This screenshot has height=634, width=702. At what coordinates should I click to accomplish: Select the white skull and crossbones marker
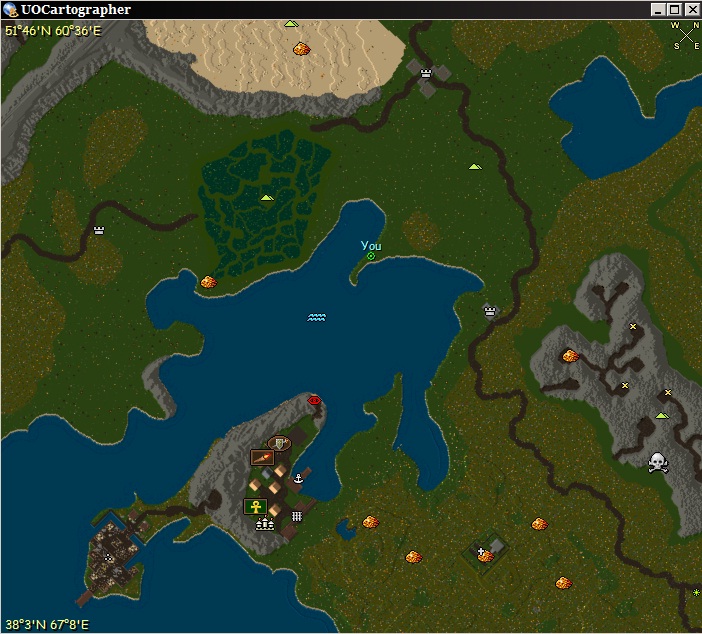pos(657,461)
